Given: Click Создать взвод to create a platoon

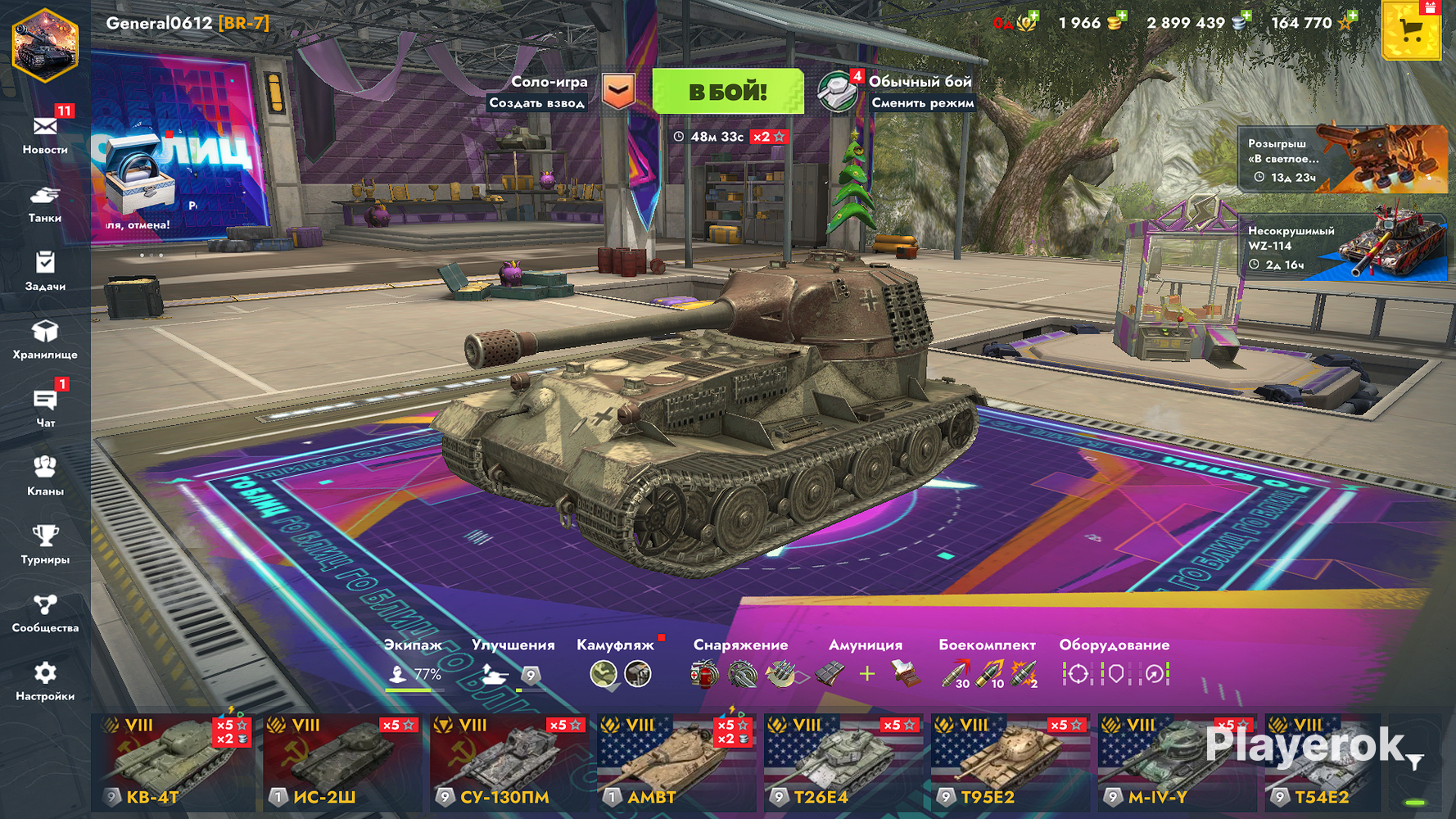Looking at the screenshot, I should (537, 103).
